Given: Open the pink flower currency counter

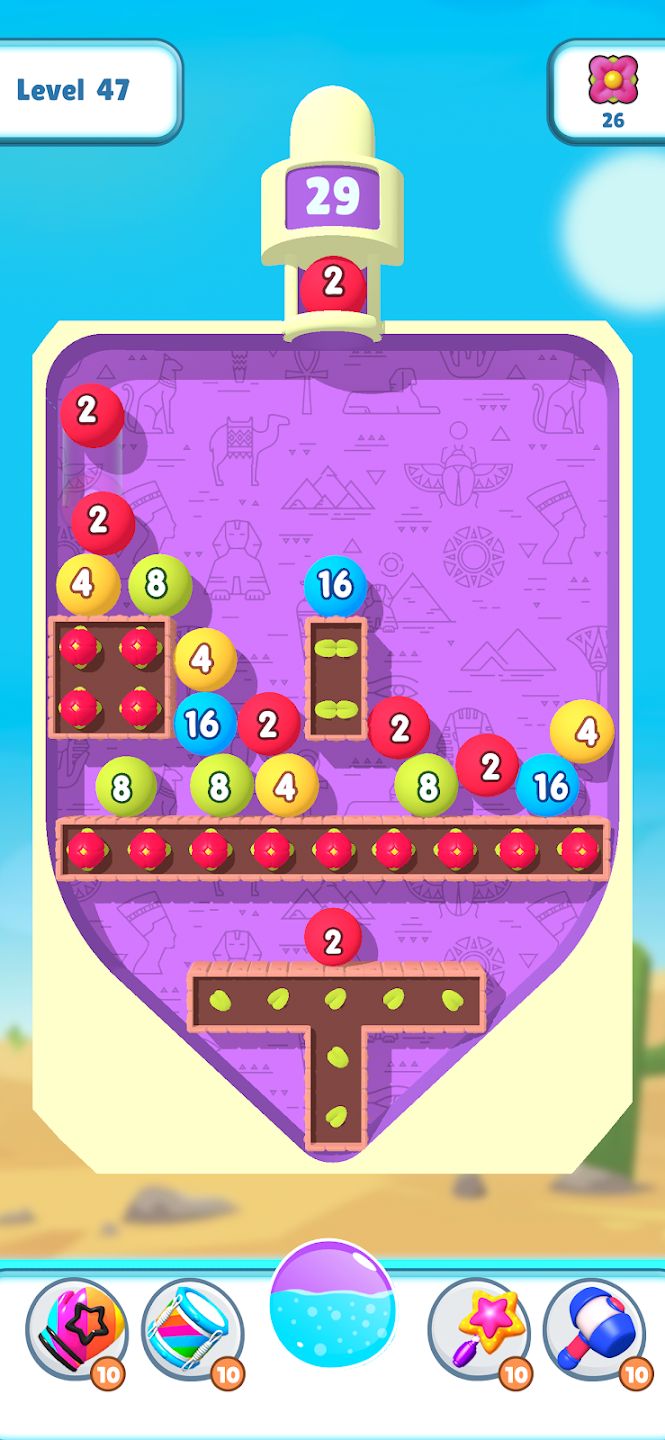Looking at the screenshot, I should pyautogui.click(x=611, y=90).
